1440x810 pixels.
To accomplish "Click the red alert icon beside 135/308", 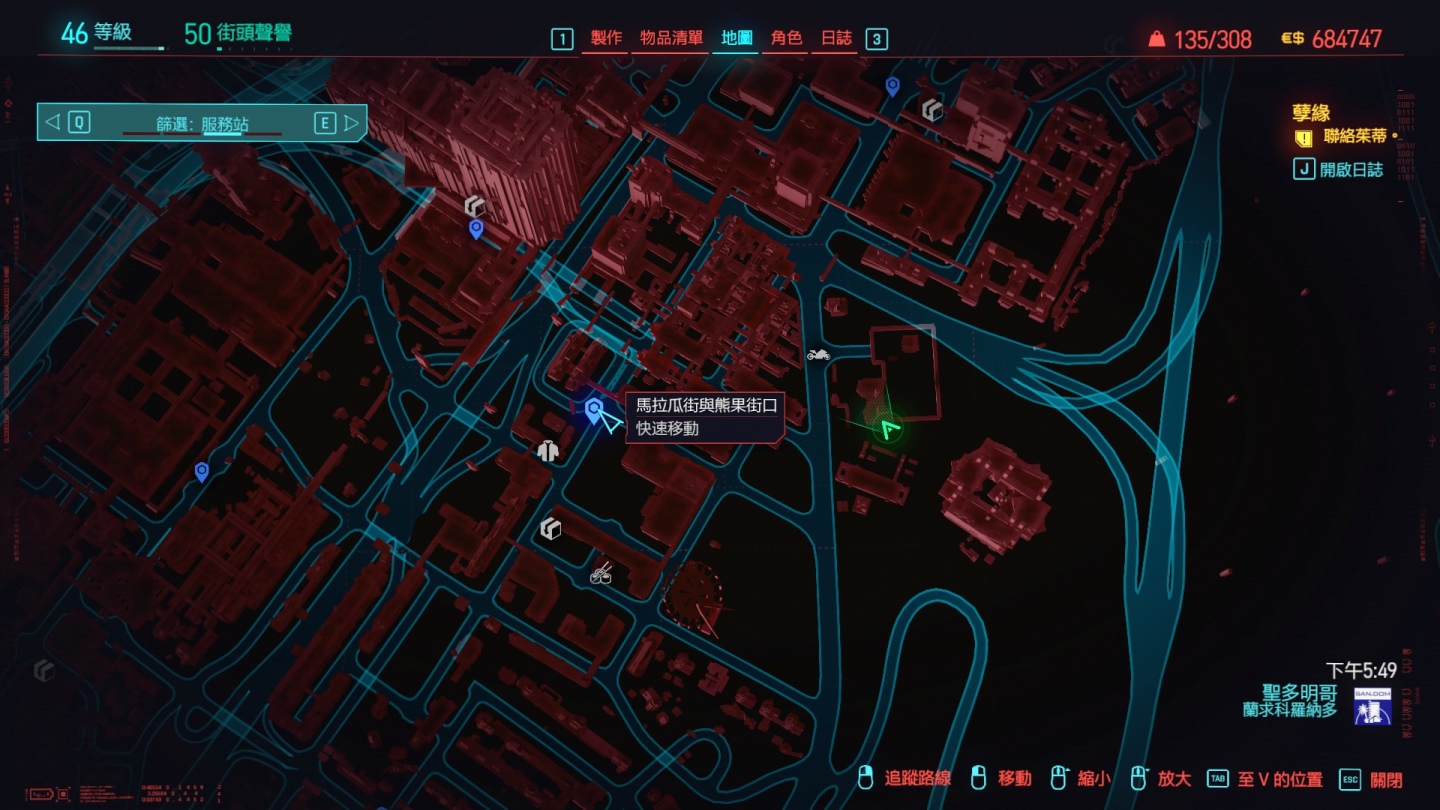I will tap(1155, 37).
